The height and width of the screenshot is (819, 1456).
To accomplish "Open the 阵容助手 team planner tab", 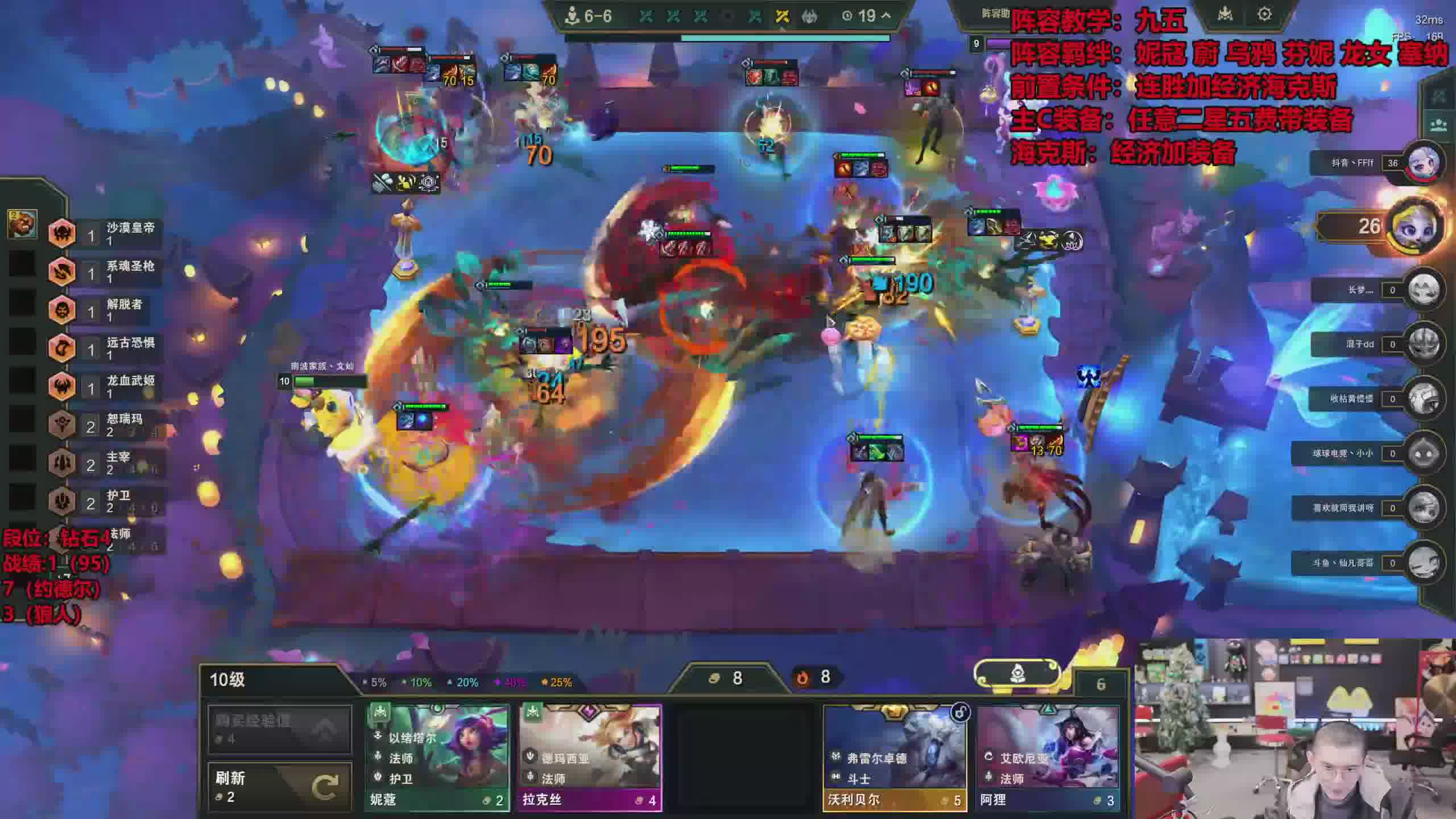I will tap(995, 14).
